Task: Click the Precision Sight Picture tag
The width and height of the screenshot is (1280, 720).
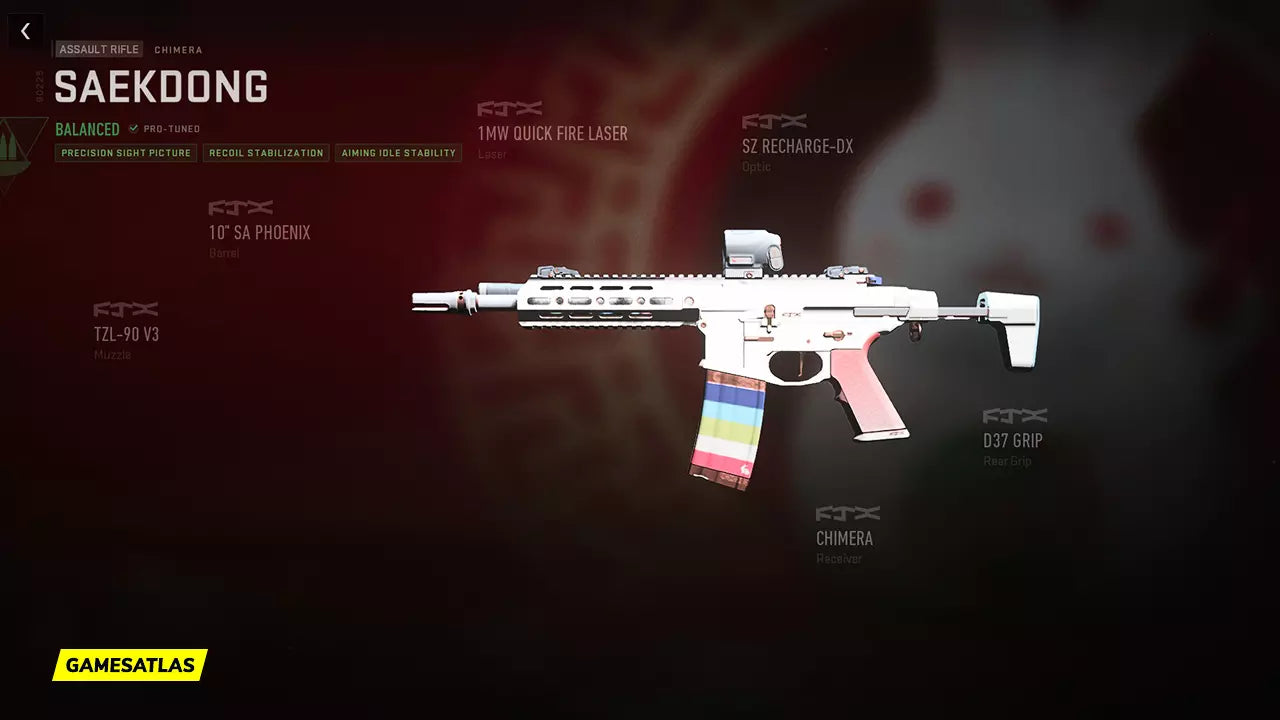Action: (x=126, y=153)
